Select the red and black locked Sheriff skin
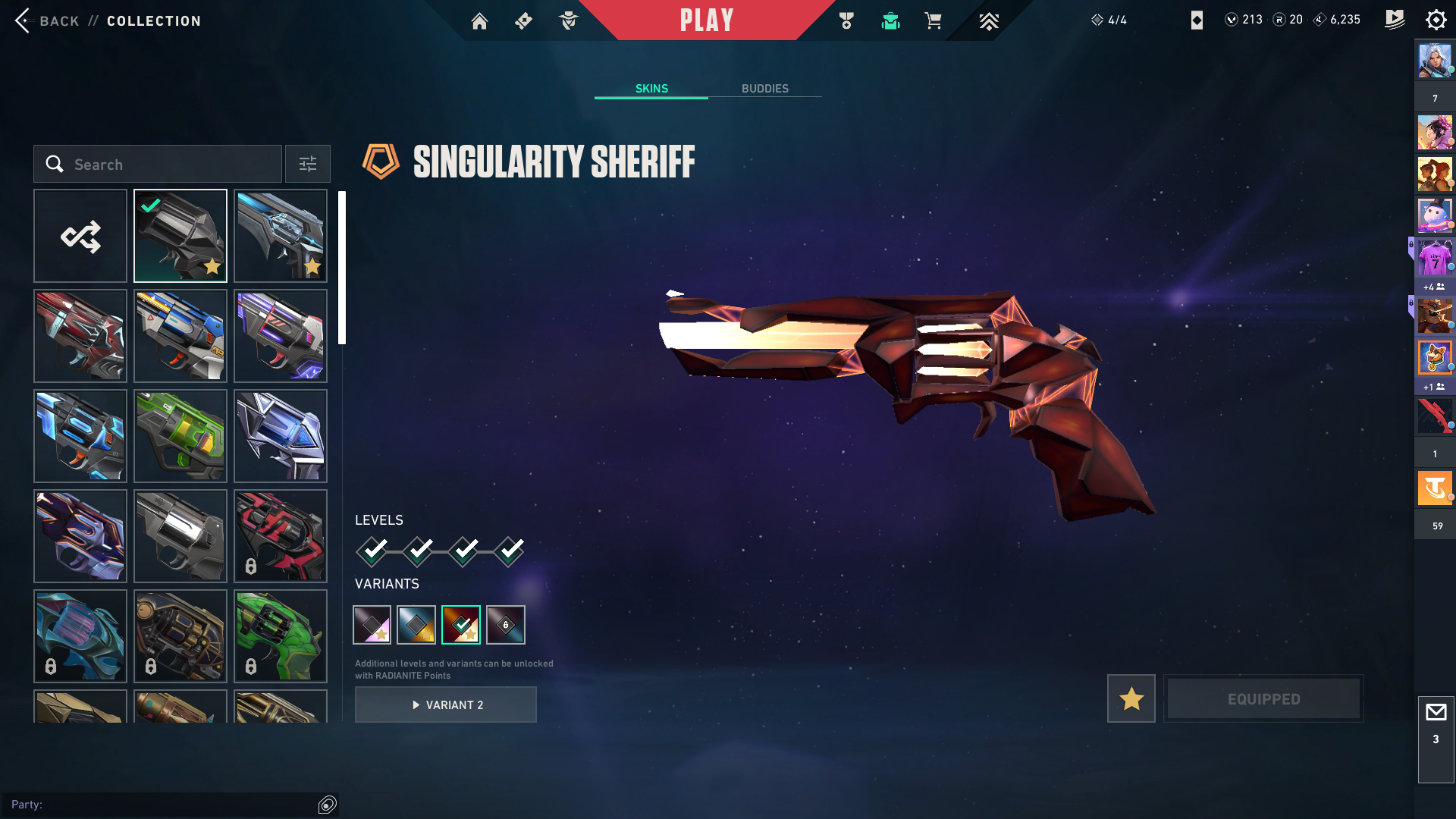 pos(281,536)
